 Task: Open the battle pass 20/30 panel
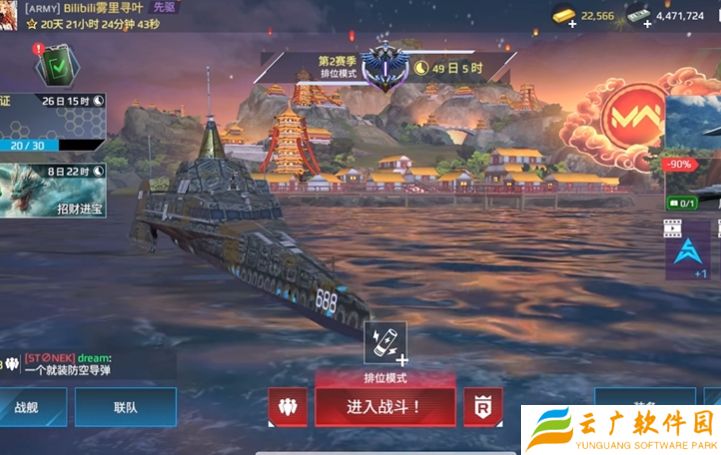click(52, 124)
